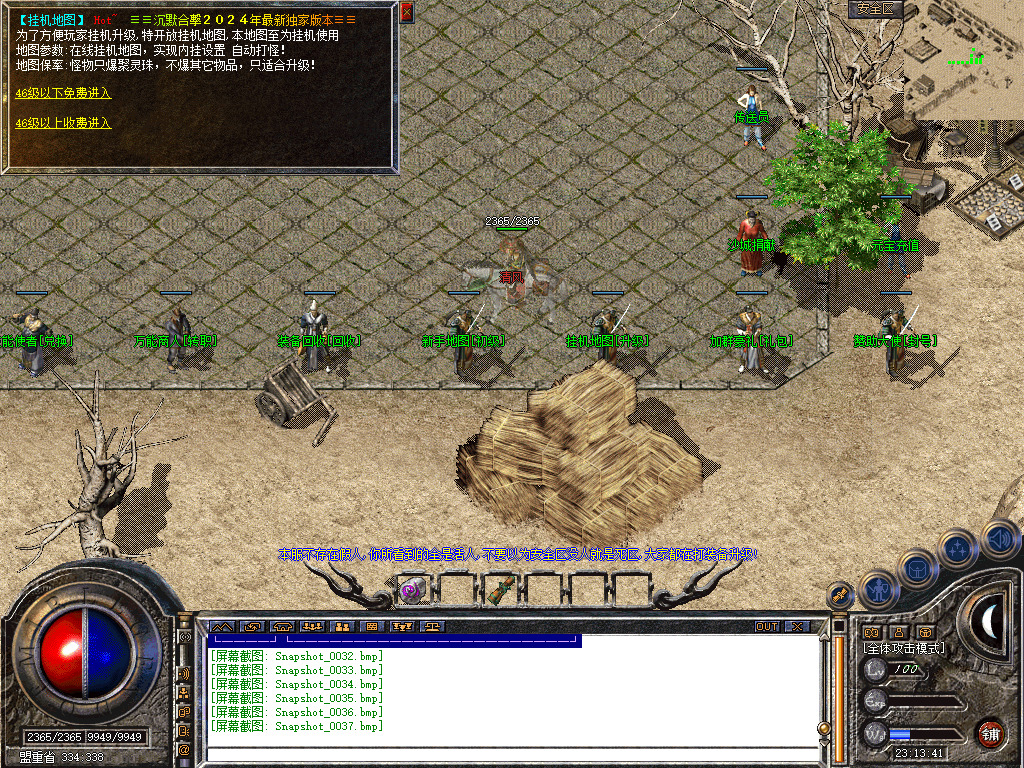
Task: Toggle sound with the speaker button
Action: tap(1000, 538)
